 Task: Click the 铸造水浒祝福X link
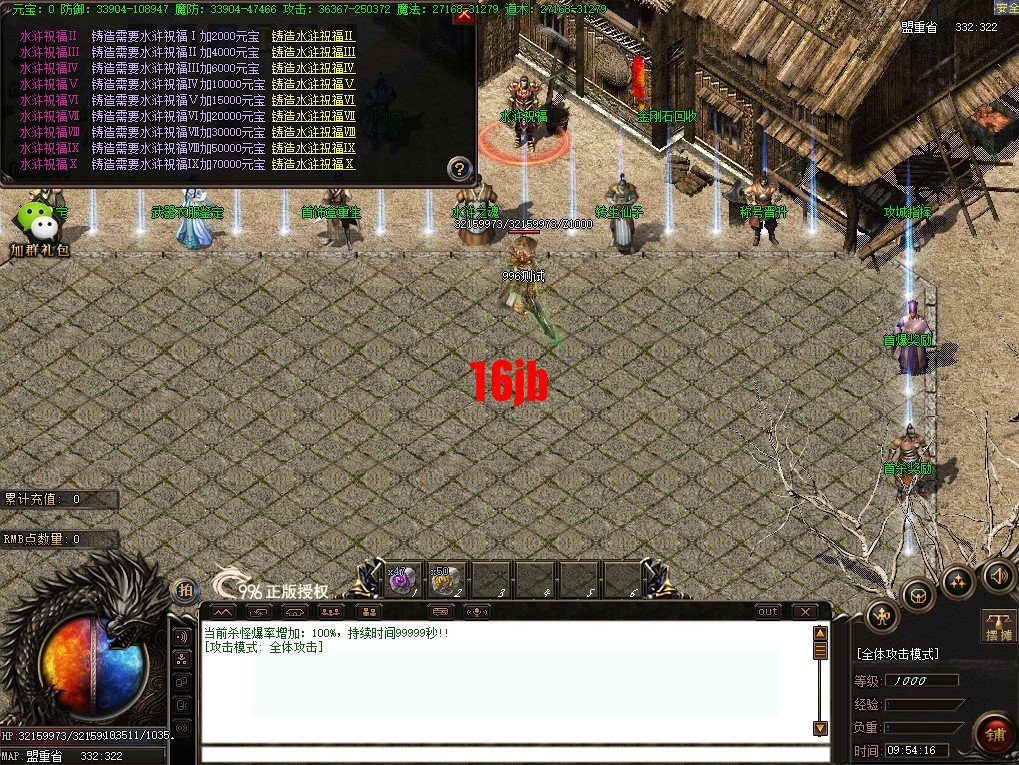pyautogui.click(x=313, y=164)
